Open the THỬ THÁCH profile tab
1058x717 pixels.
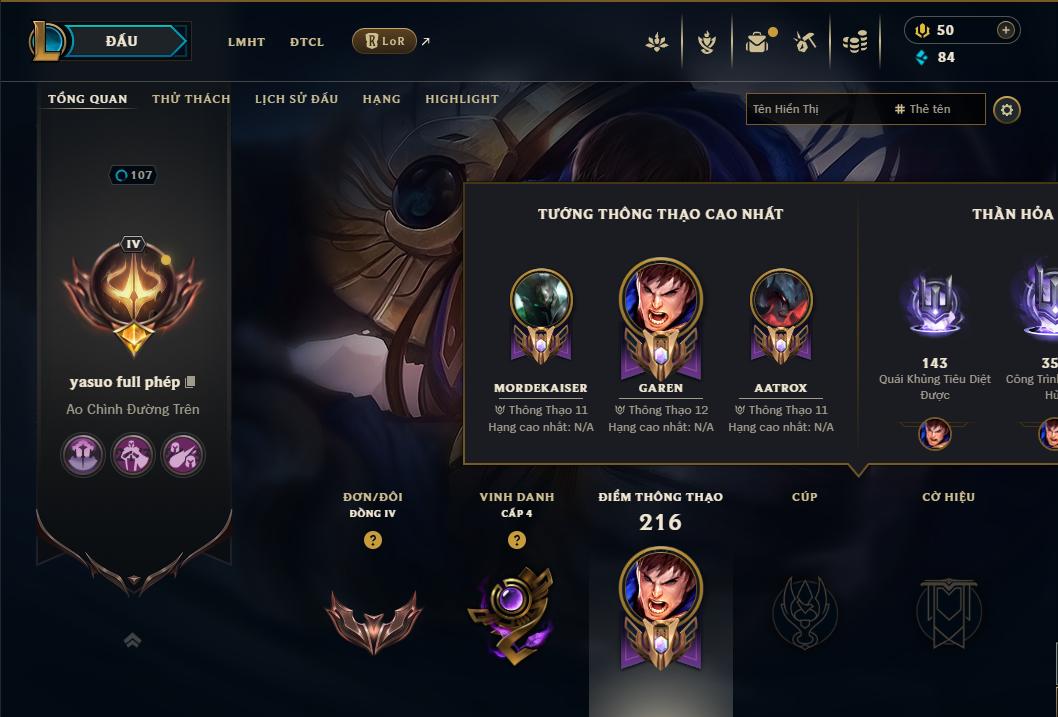(x=191, y=99)
